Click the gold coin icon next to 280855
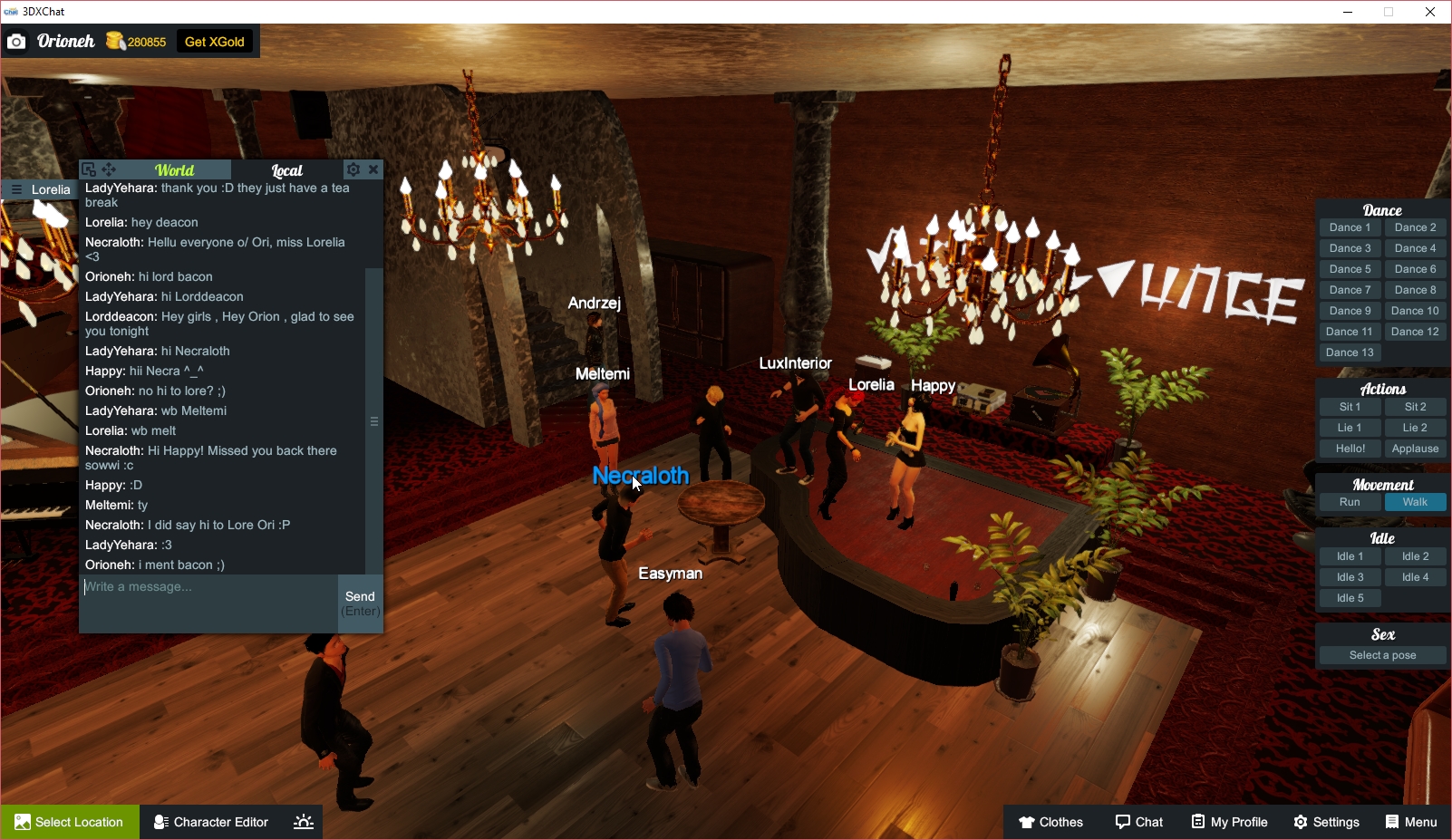This screenshot has height=840, width=1452. coord(115,41)
